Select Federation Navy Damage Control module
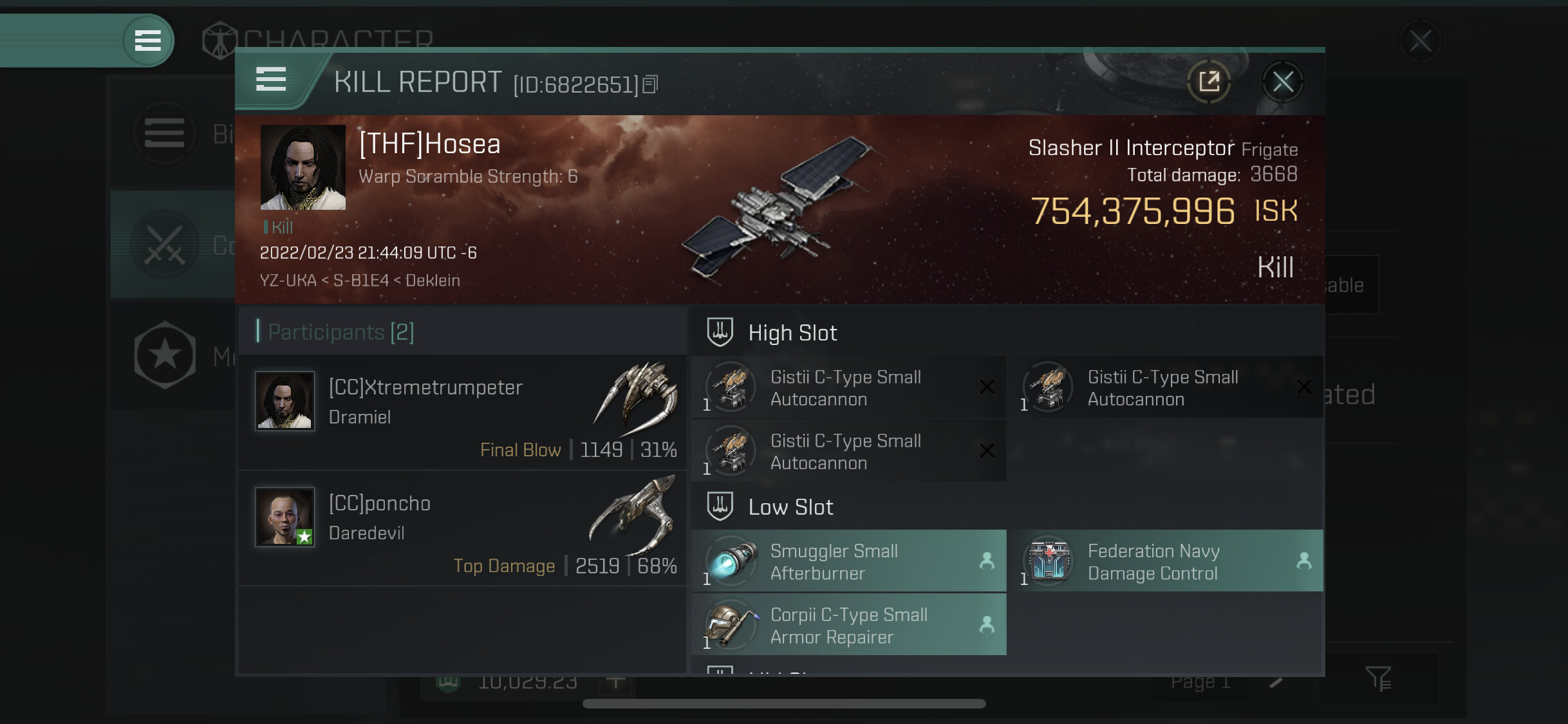This screenshot has height=724, width=1568. [x=1166, y=561]
